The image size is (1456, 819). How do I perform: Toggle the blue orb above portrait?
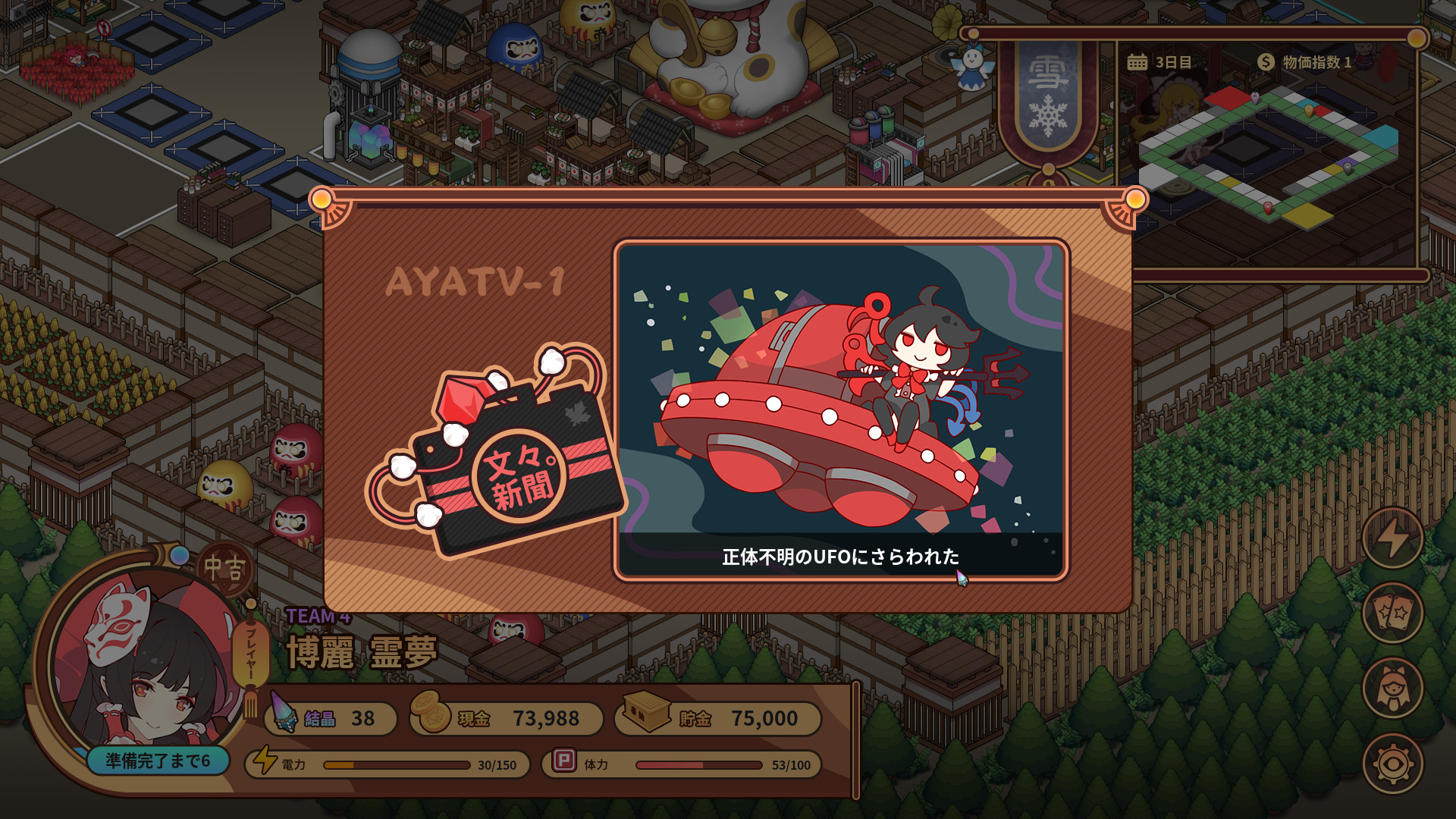[178, 557]
